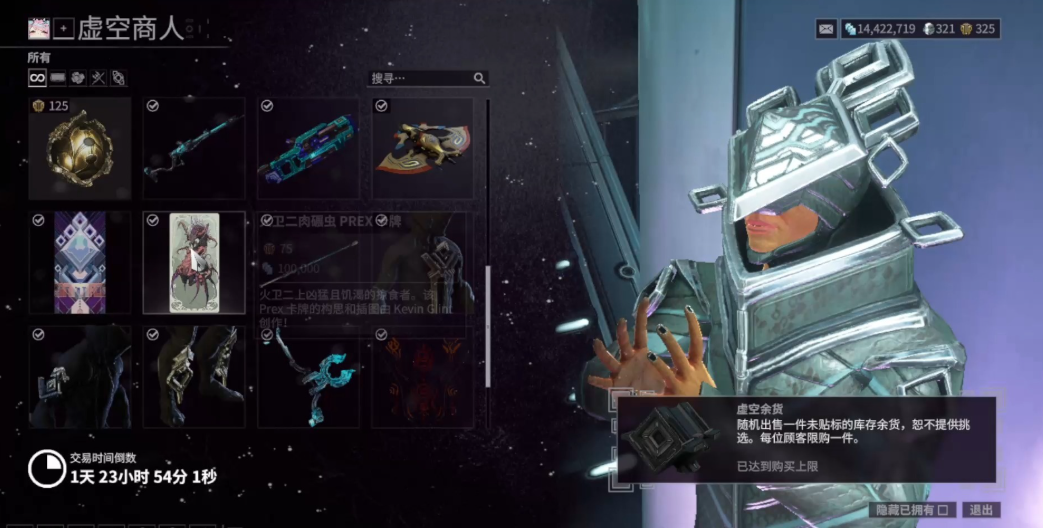Select the 'all items' infinity filter tab
1043x528 pixels.
point(37,78)
